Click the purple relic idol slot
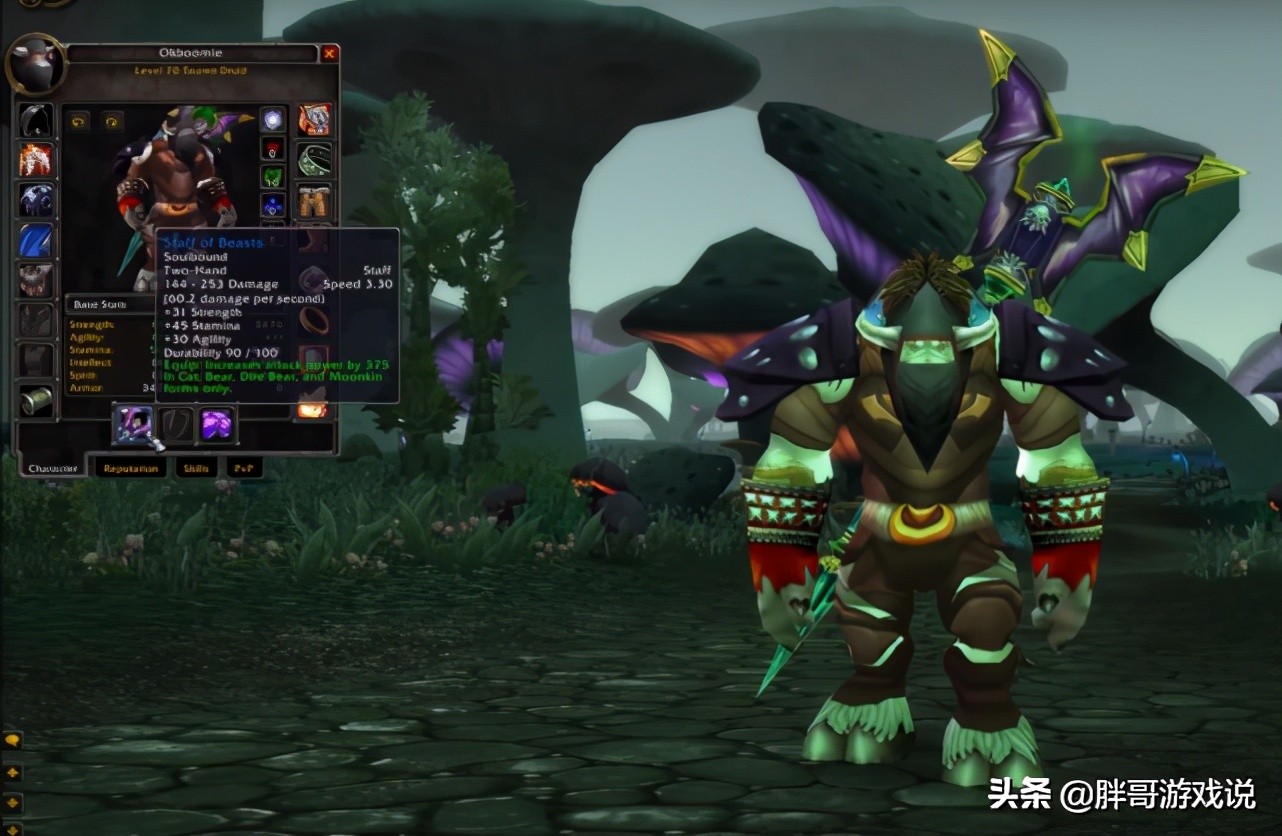The width and height of the screenshot is (1282, 836). click(x=216, y=425)
